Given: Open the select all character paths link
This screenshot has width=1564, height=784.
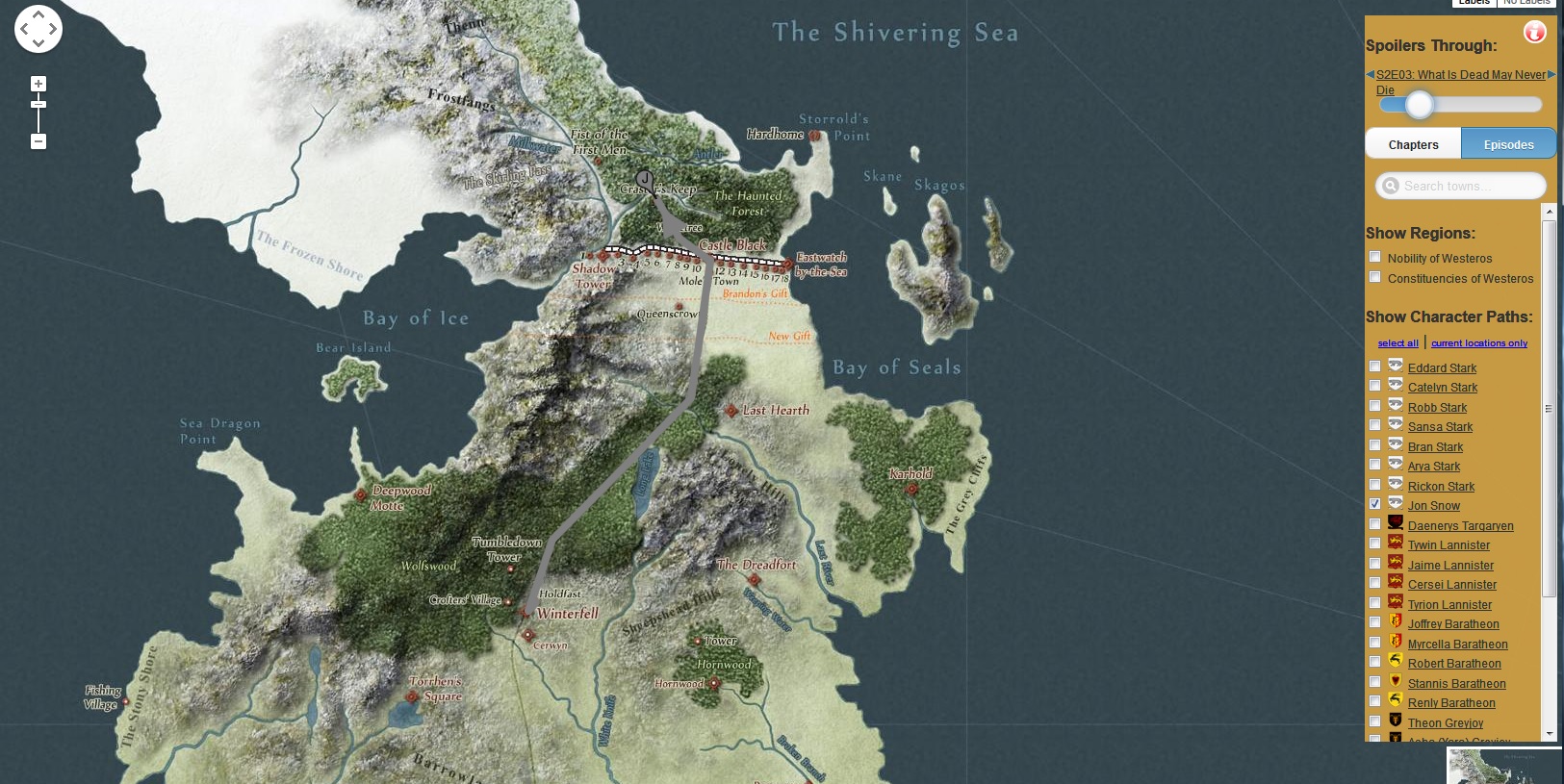Looking at the screenshot, I should [1397, 342].
